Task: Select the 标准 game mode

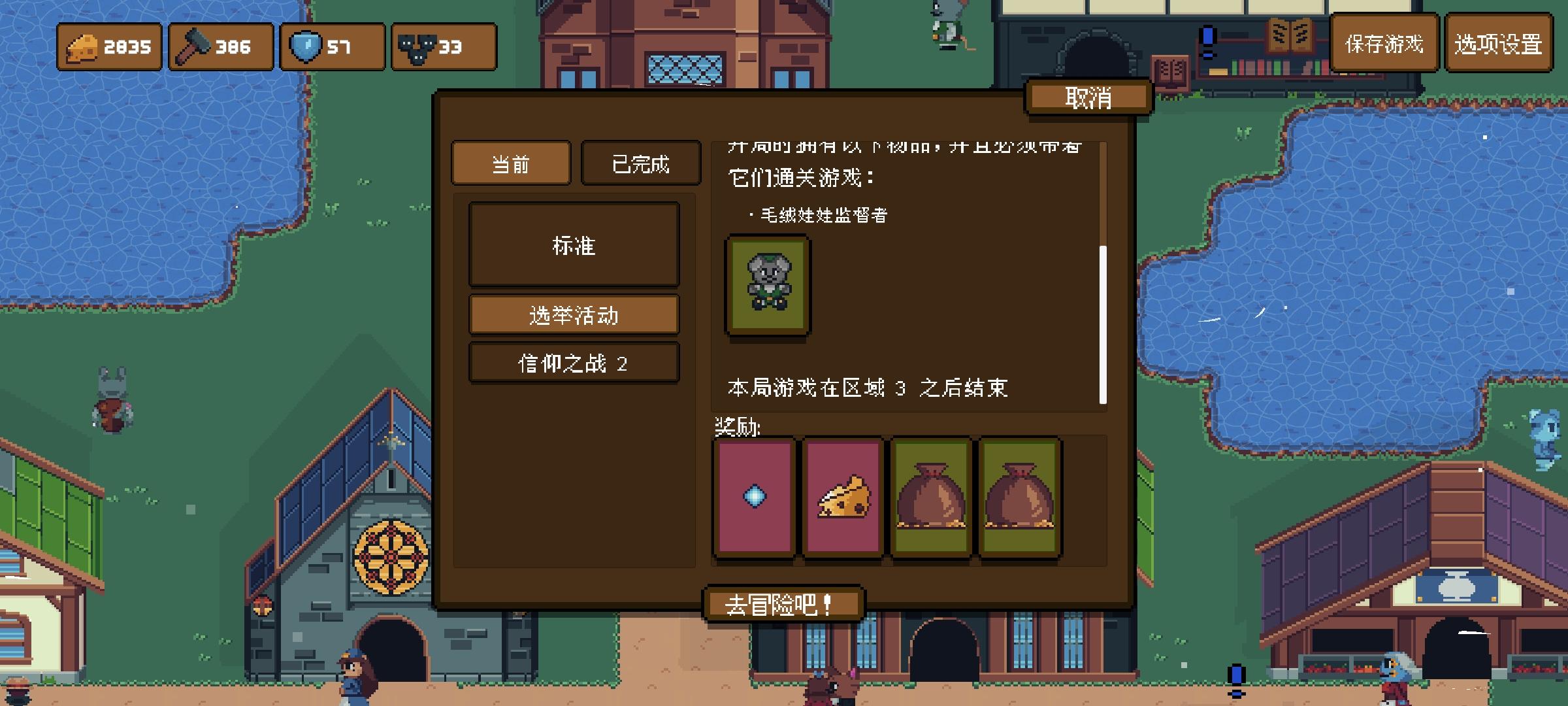Action: 574,244
